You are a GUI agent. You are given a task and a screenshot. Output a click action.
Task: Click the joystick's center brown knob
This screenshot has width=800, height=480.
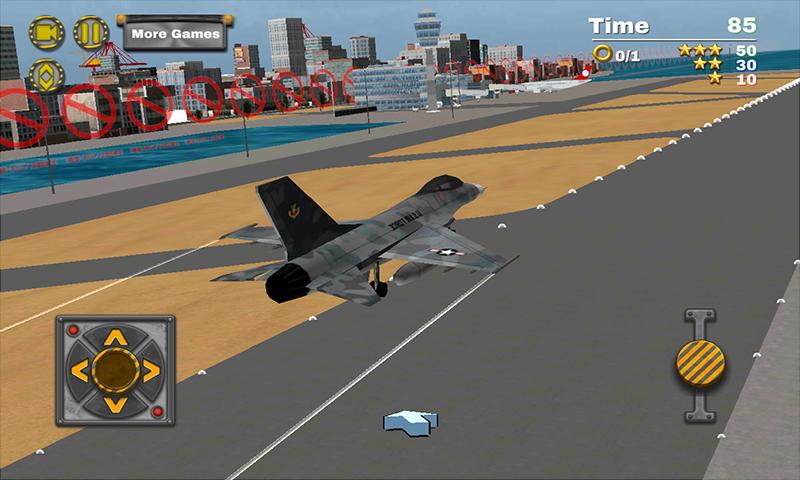[x=114, y=371]
